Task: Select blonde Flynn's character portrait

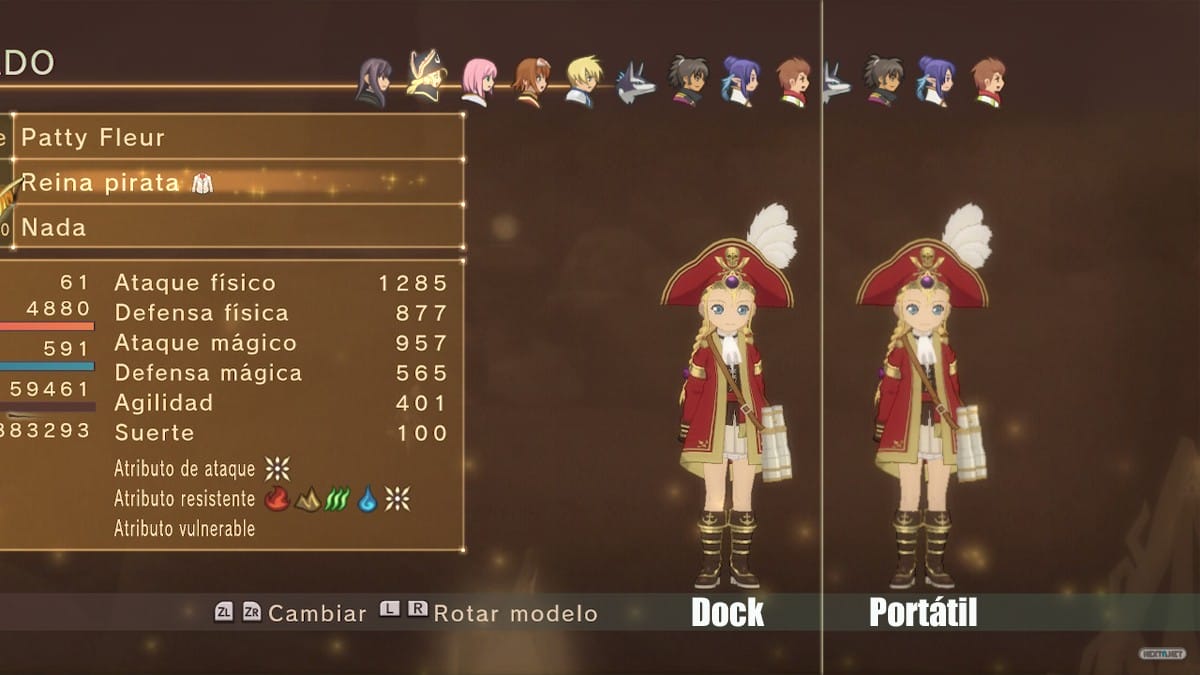Action: [x=583, y=81]
